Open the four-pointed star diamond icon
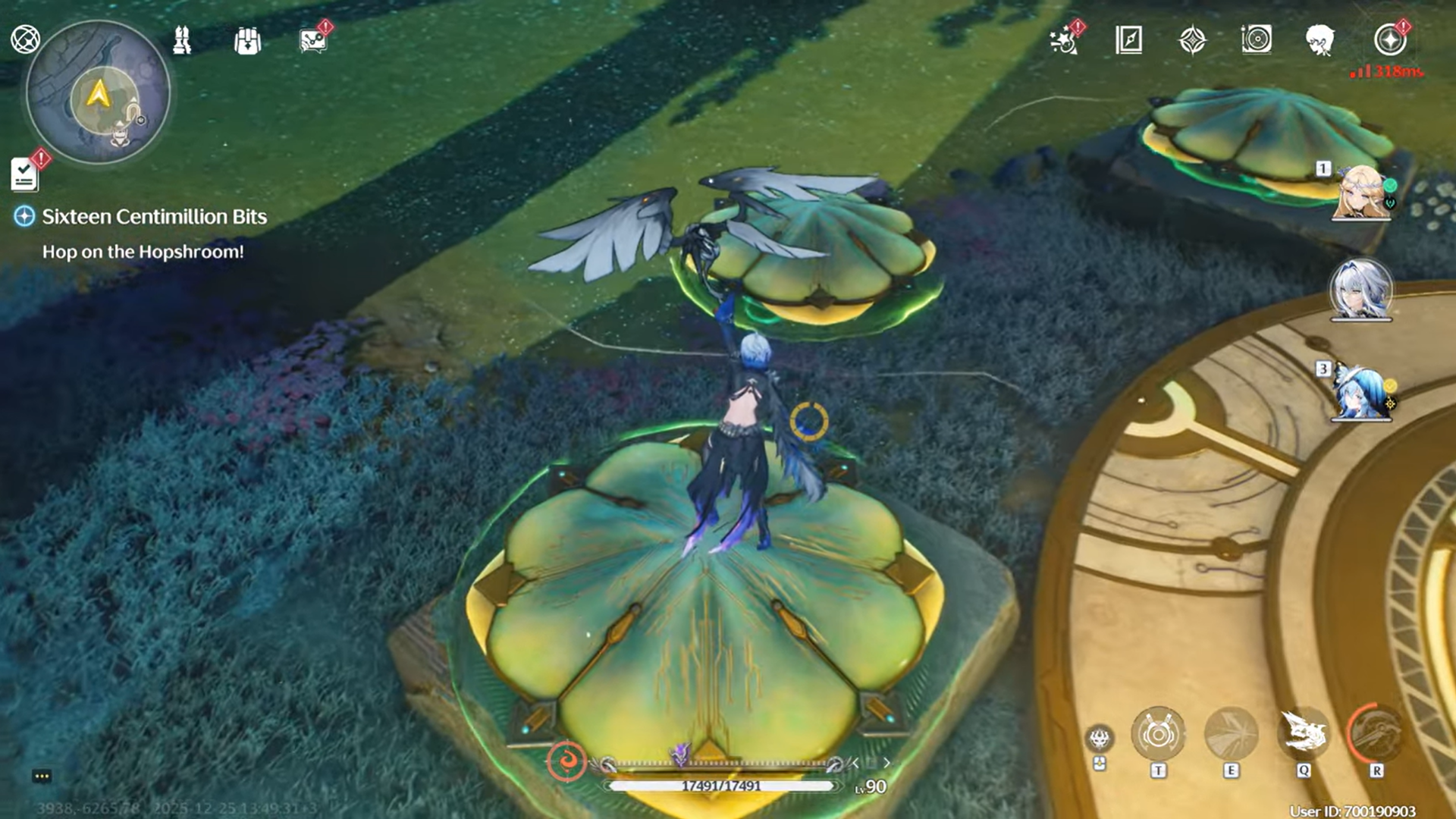 (1192, 40)
